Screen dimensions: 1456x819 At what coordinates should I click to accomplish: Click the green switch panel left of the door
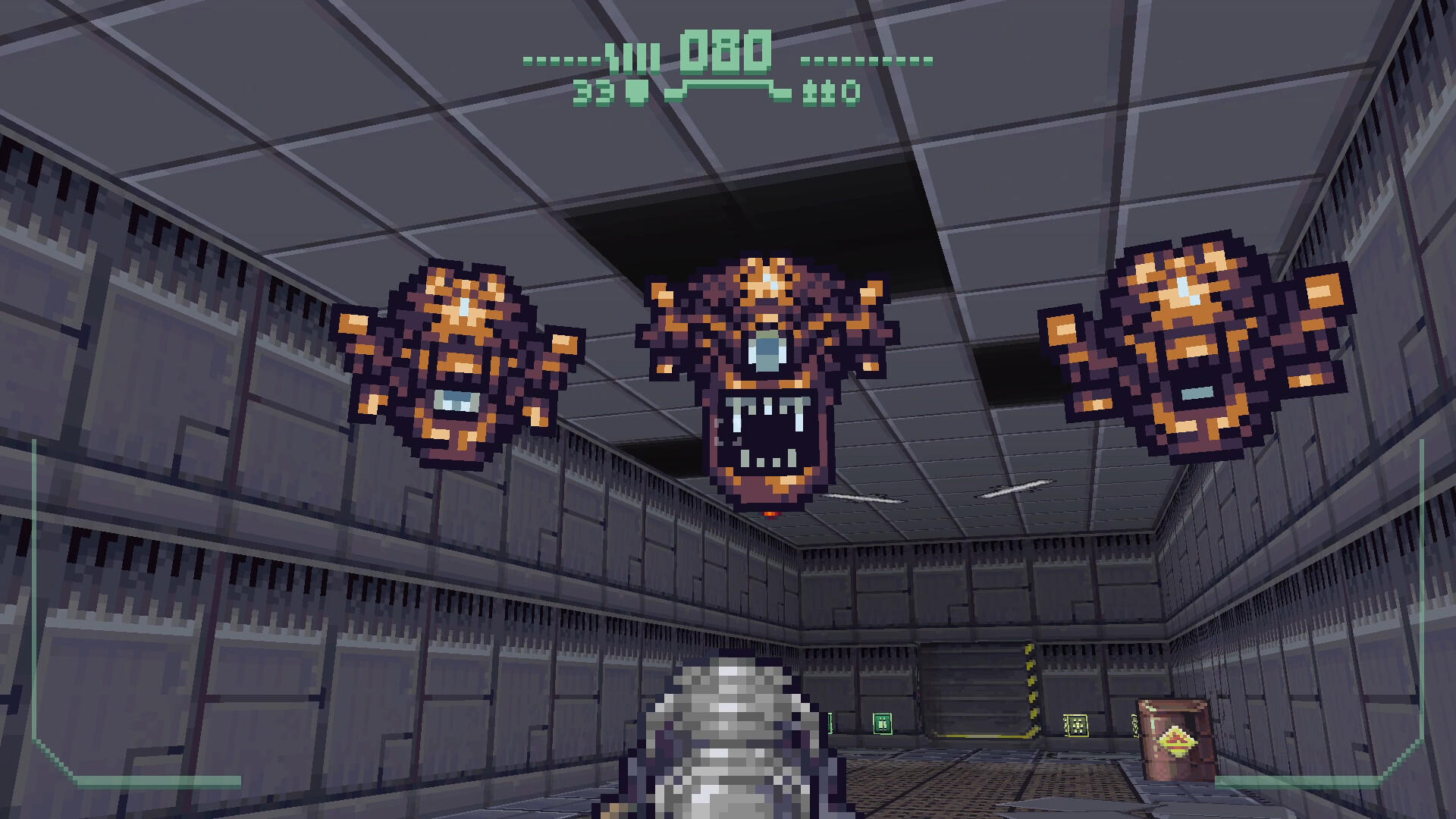coord(882,723)
